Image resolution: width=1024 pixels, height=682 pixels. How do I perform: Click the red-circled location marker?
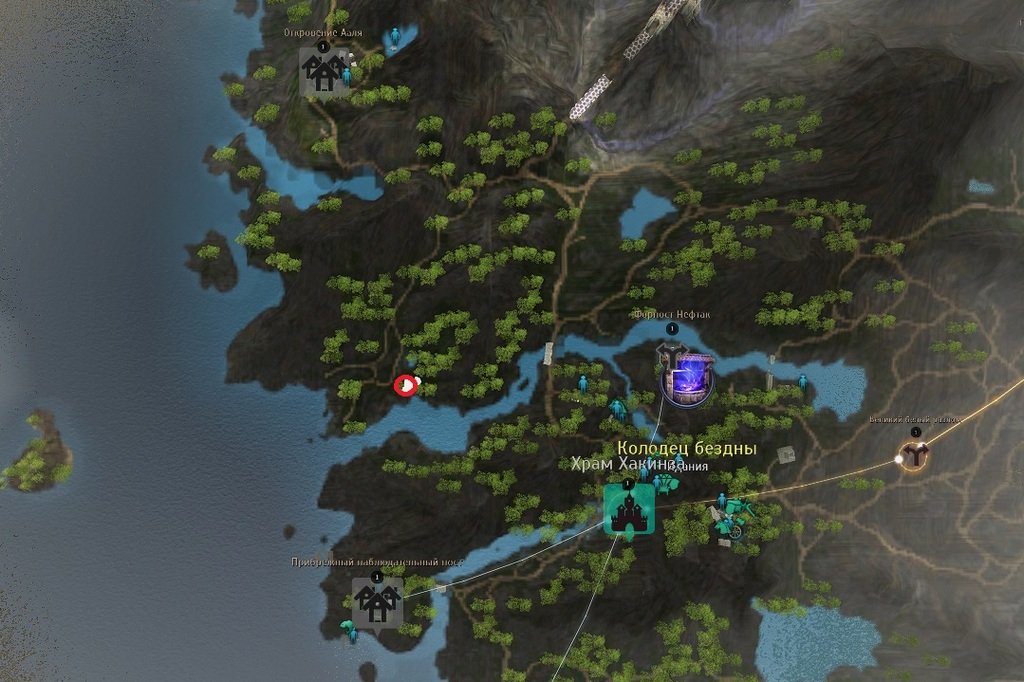[x=405, y=385]
